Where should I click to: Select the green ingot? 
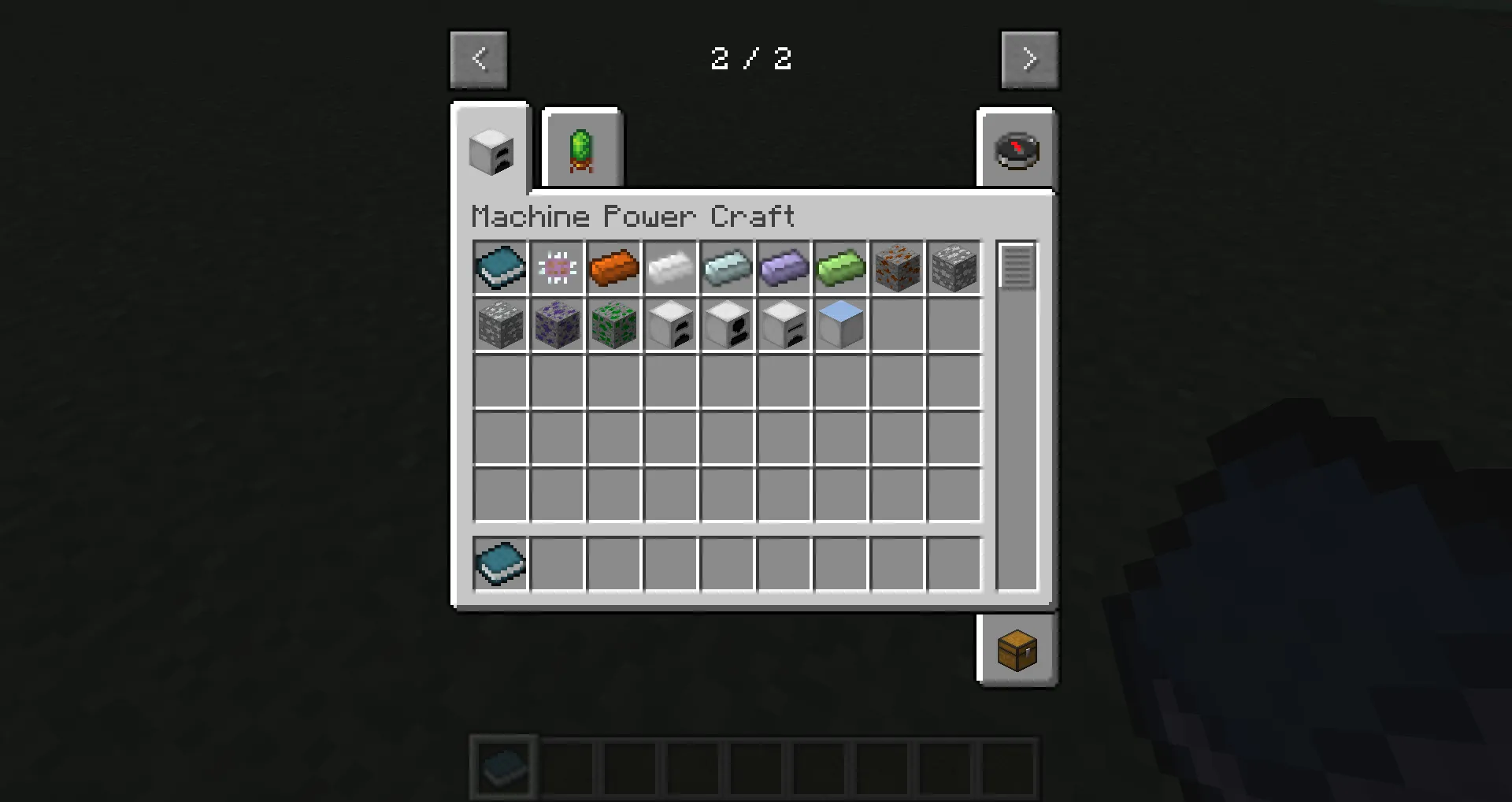point(841,268)
